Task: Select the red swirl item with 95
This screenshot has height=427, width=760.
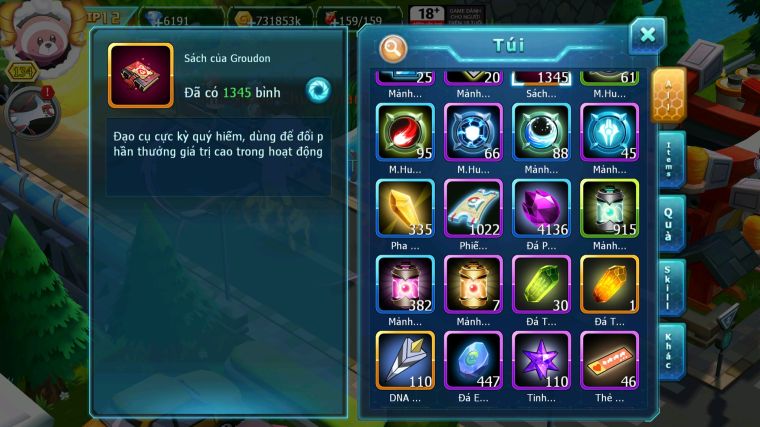Action: [405, 132]
